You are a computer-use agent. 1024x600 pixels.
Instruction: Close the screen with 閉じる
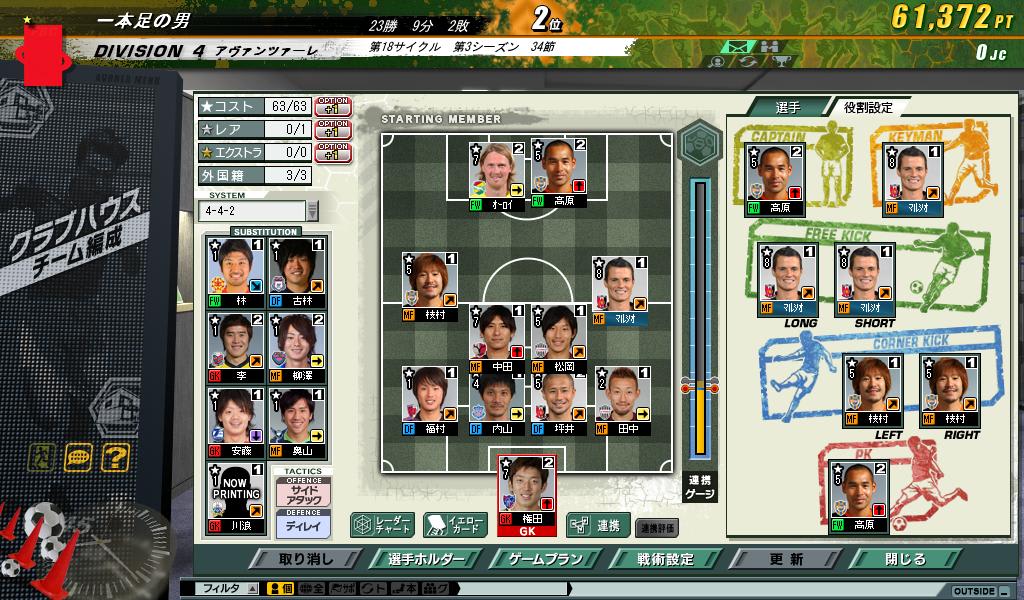tap(906, 559)
